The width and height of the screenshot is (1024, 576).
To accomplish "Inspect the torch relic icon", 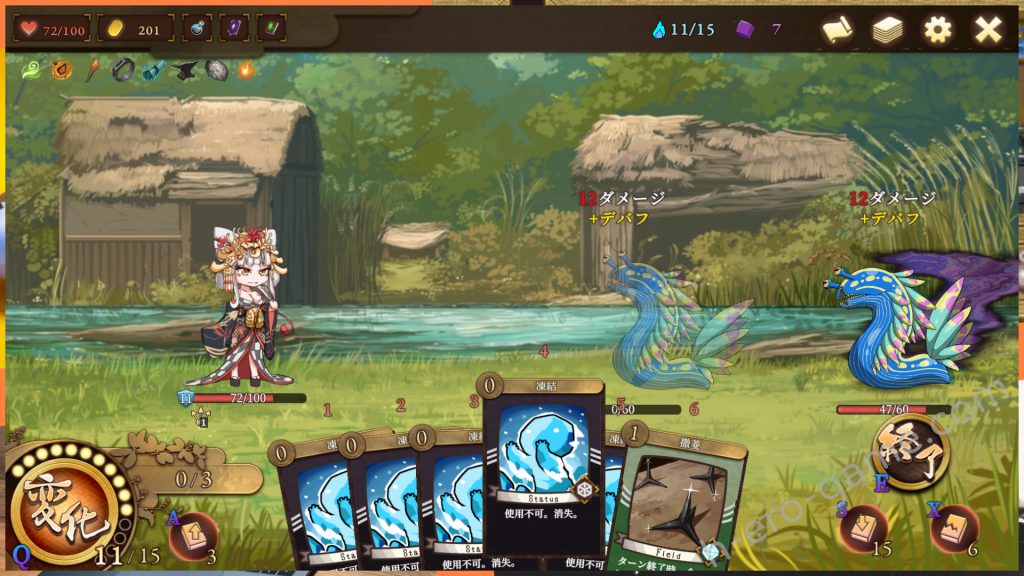I will [92, 70].
